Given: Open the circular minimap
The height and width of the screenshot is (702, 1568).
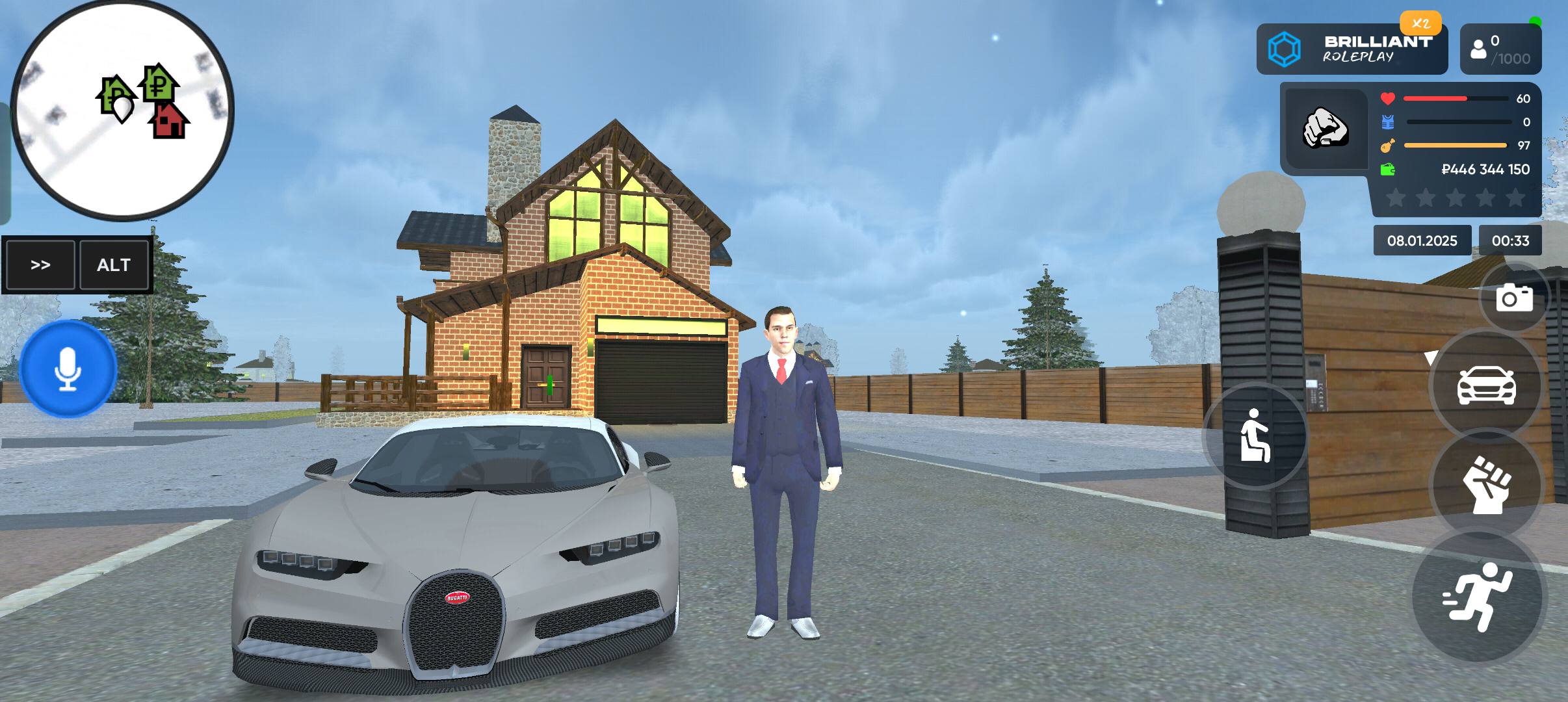Looking at the screenshot, I should point(123,109).
